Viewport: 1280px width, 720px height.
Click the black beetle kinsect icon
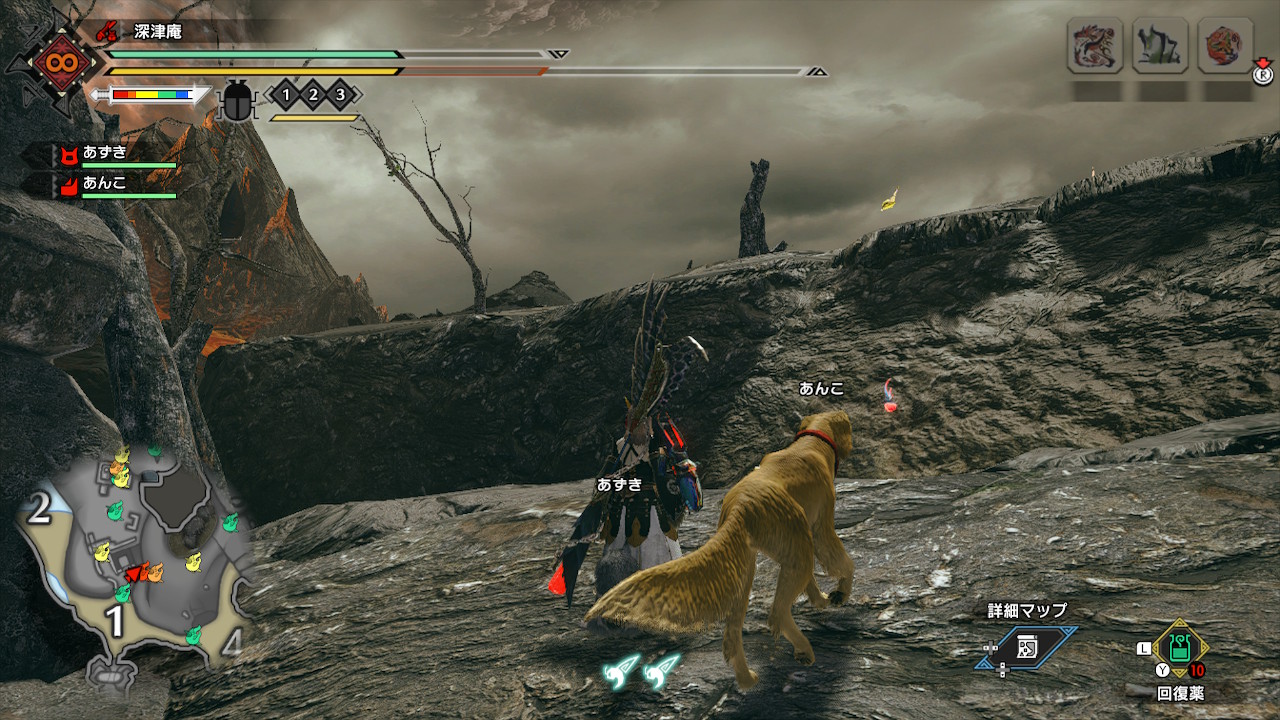(x=238, y=100)
